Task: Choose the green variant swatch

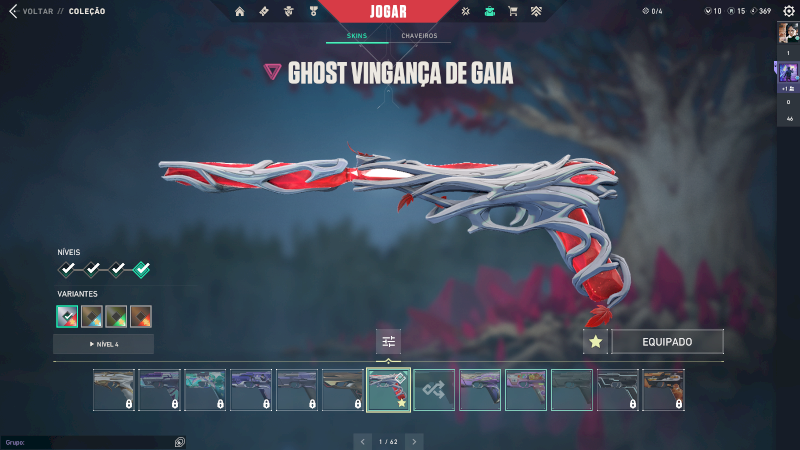Action: [116, 316]
